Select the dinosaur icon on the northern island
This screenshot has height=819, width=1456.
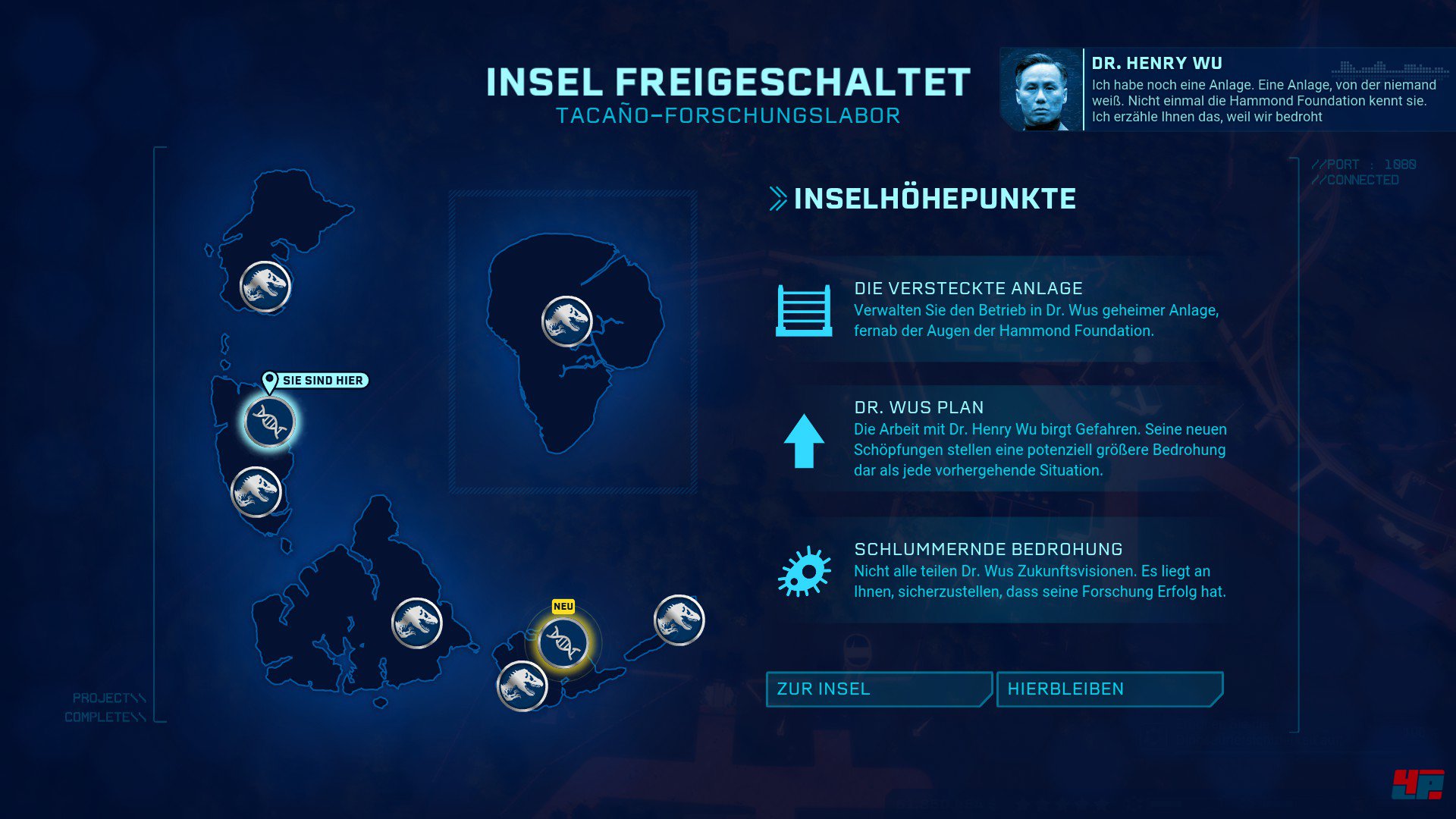coord(263,287)
